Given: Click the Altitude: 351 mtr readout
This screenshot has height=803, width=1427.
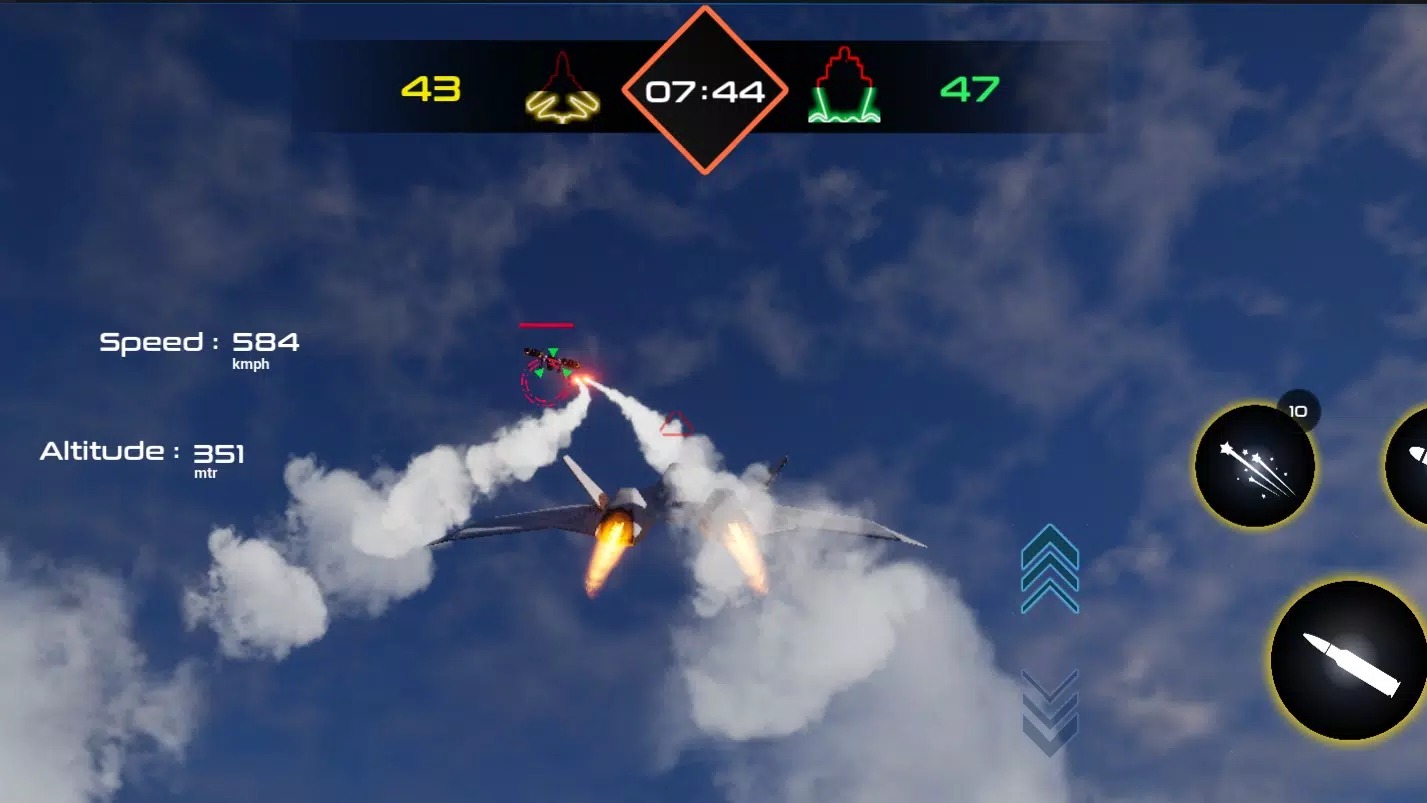Looking at the screenshot, I should [x=143, y=452].
